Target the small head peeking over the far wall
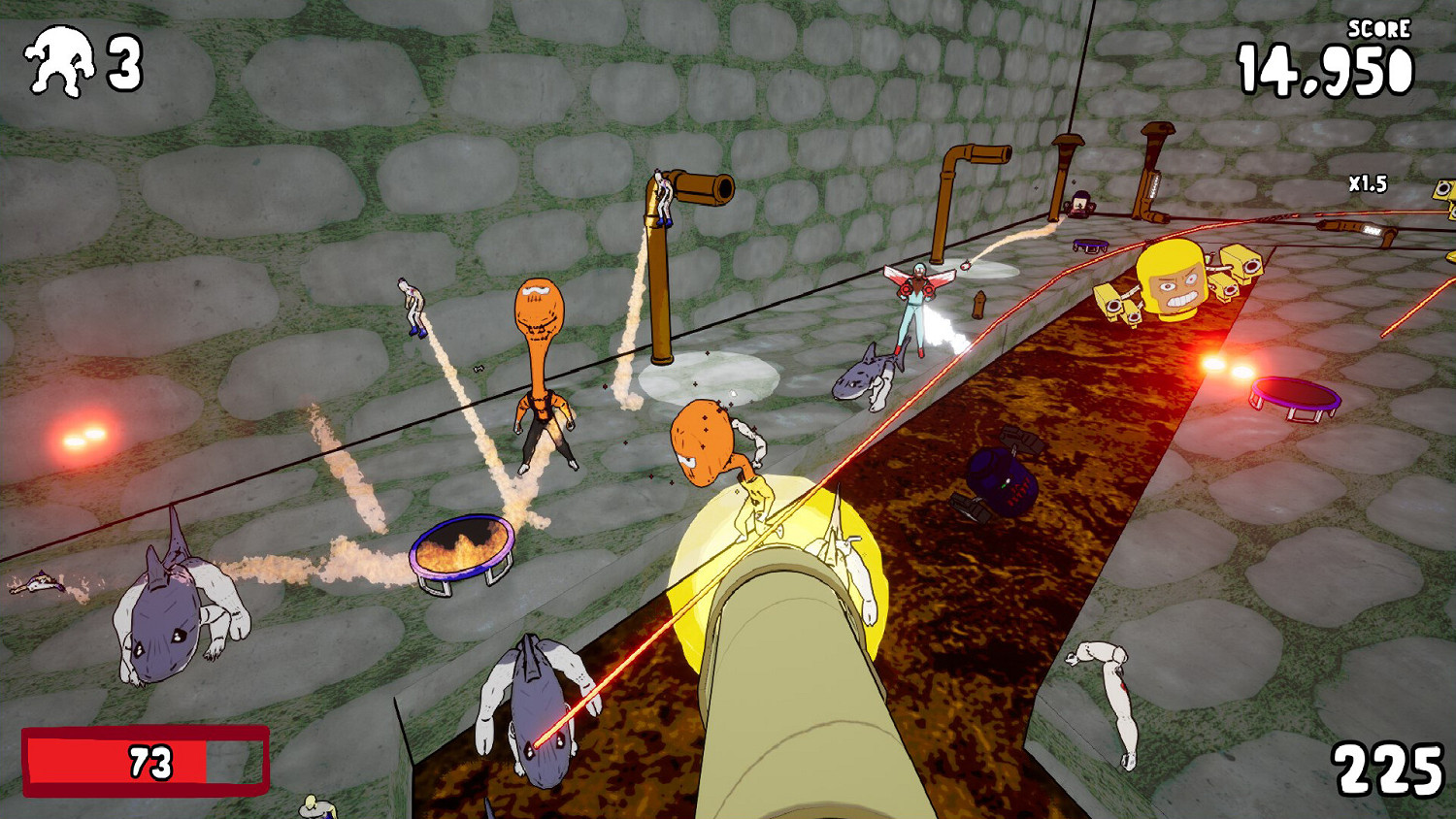The width and height of the screenshot is (1456, 819). click(1077, 204)
